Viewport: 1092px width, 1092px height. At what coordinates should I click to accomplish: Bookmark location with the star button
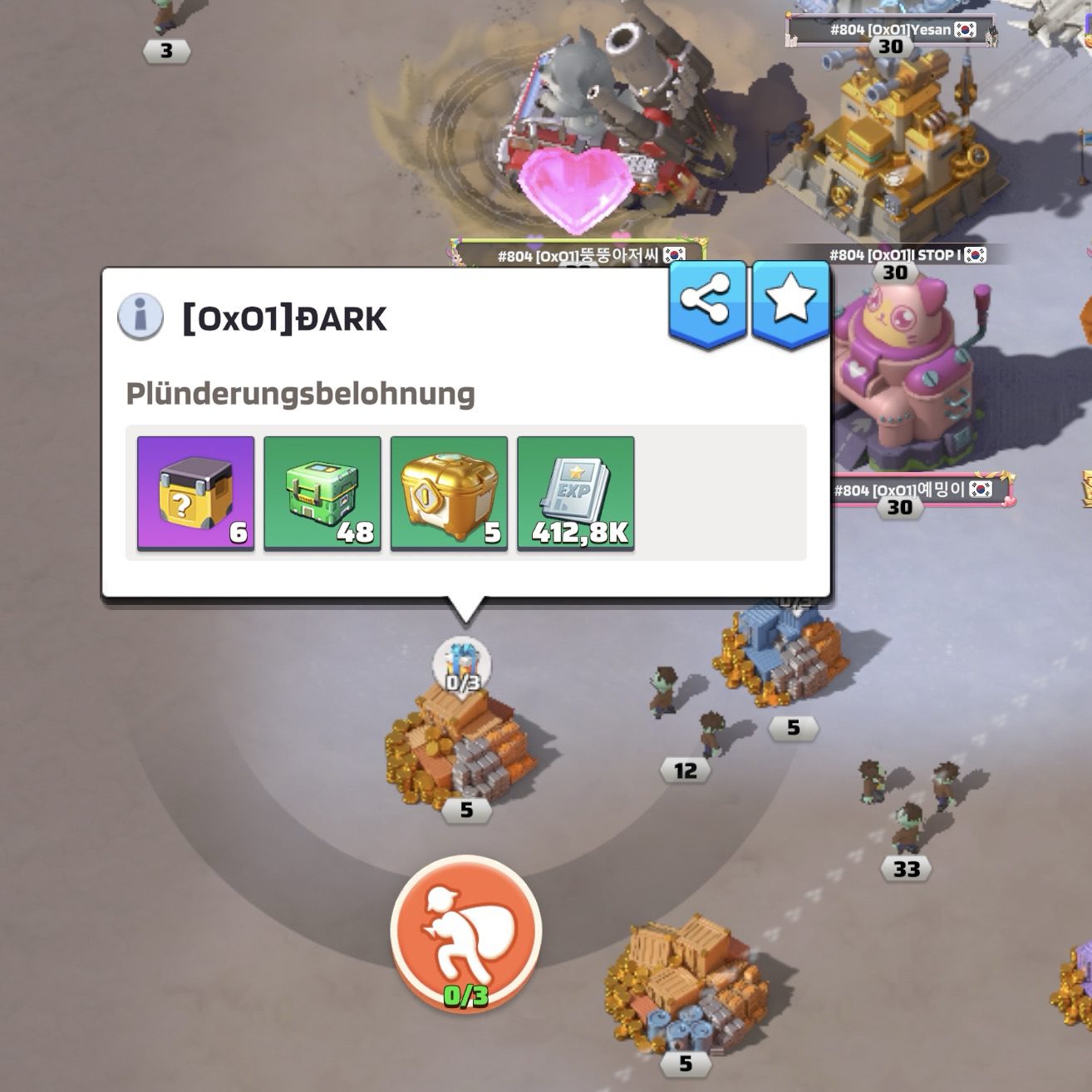click(x=789, y=302)
